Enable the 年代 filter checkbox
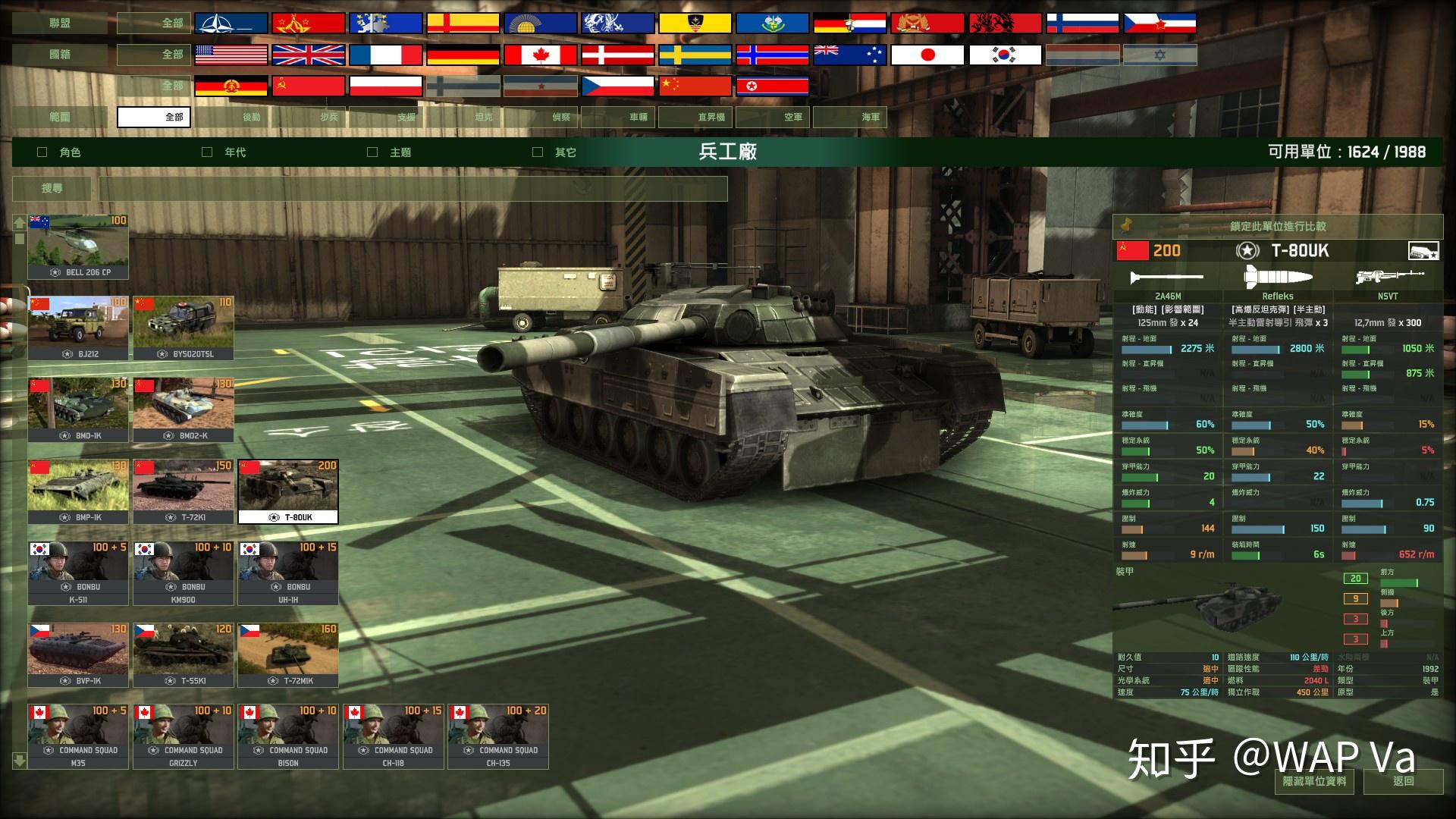 206,152
